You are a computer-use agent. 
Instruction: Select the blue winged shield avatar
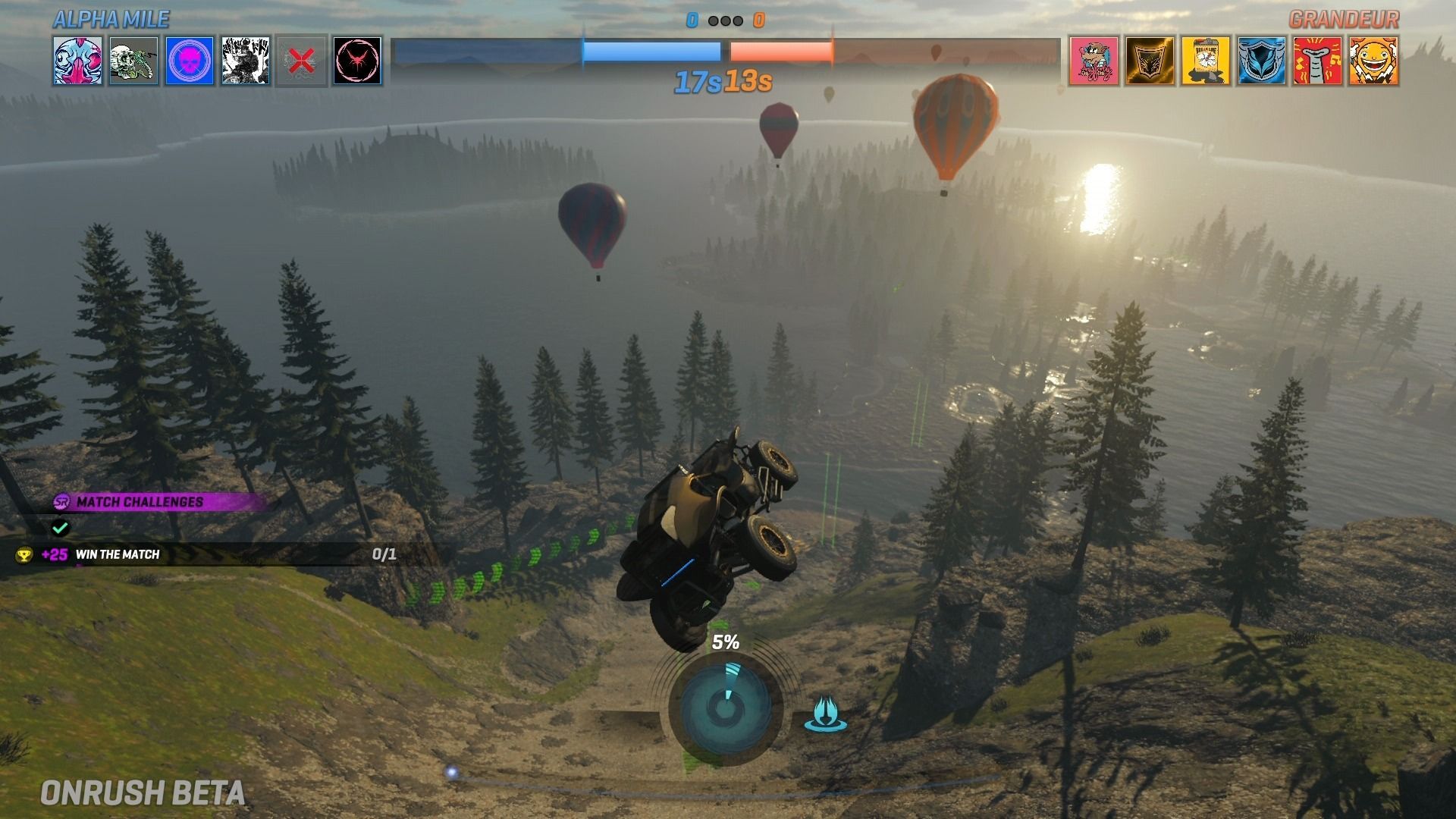[1262, 61]
